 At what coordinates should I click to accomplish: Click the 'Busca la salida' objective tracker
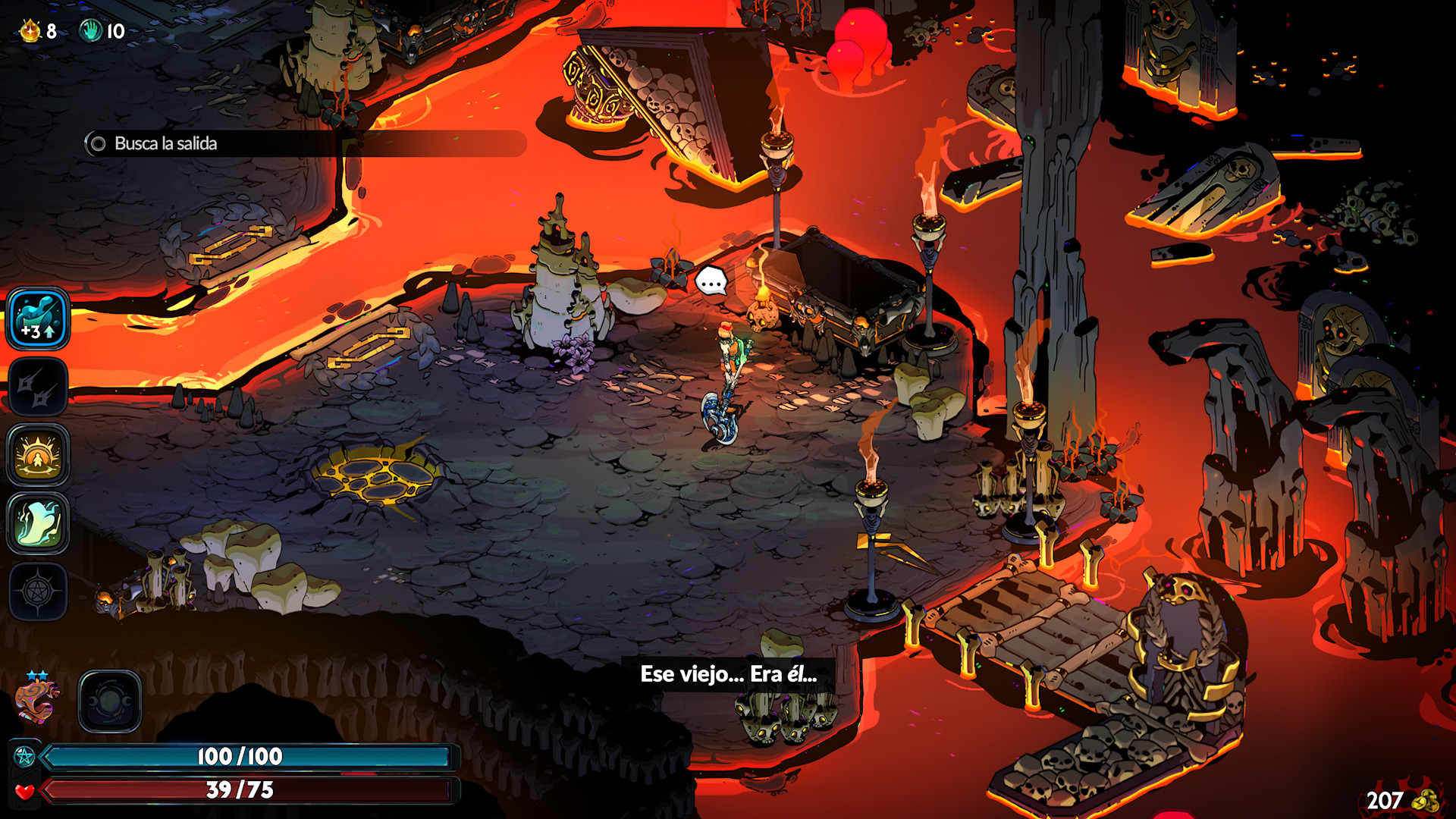[x=165, y=143]
